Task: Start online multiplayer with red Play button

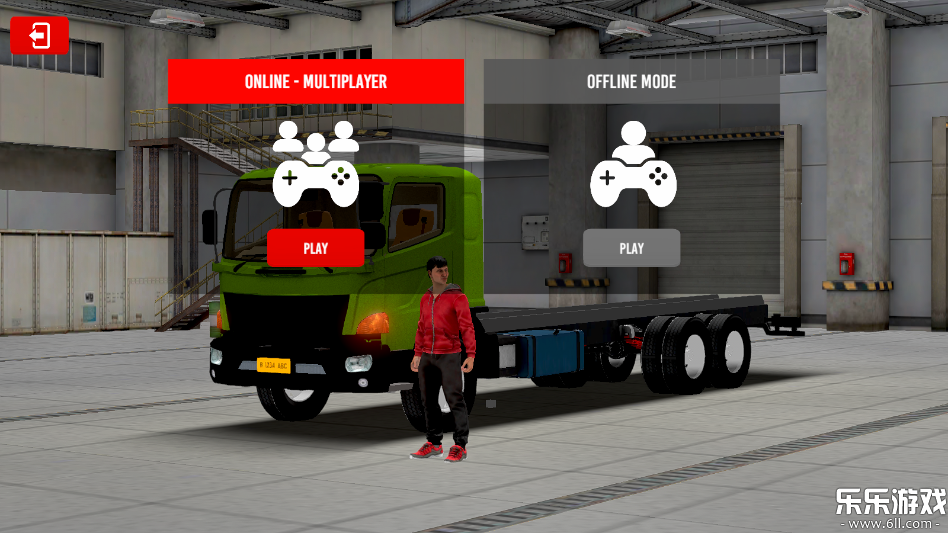Action: pos(315,248)
